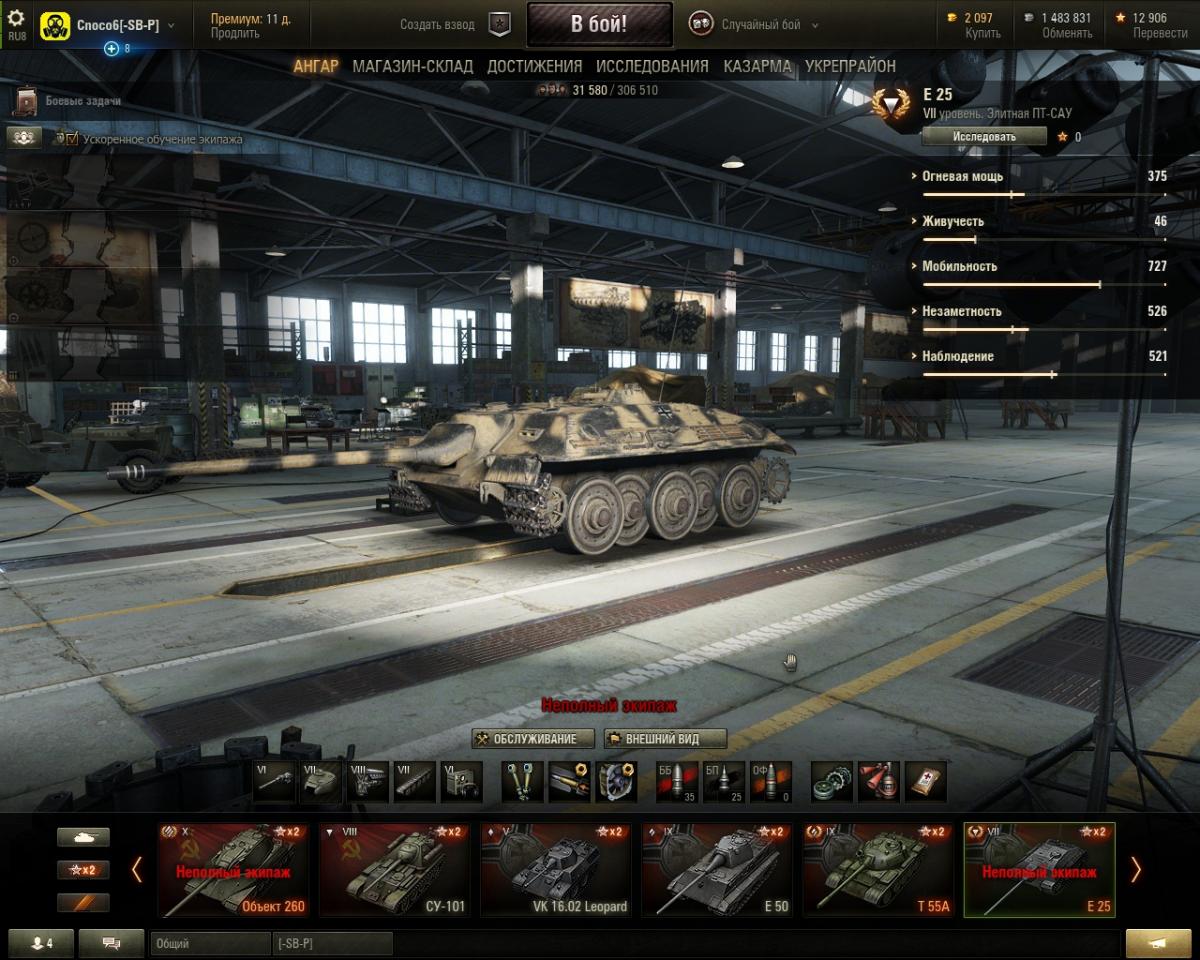1200x960 pixels.
Task: Open the ОБСЛУЖИВАНИЕ service window
Action: 533,739
